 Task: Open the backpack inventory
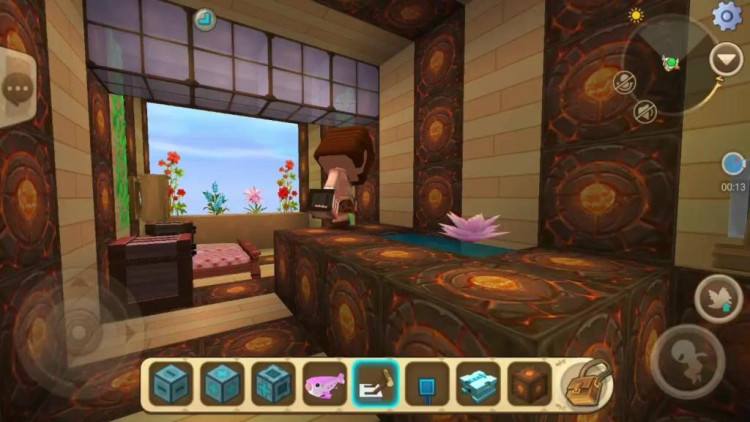coord(586,384)
